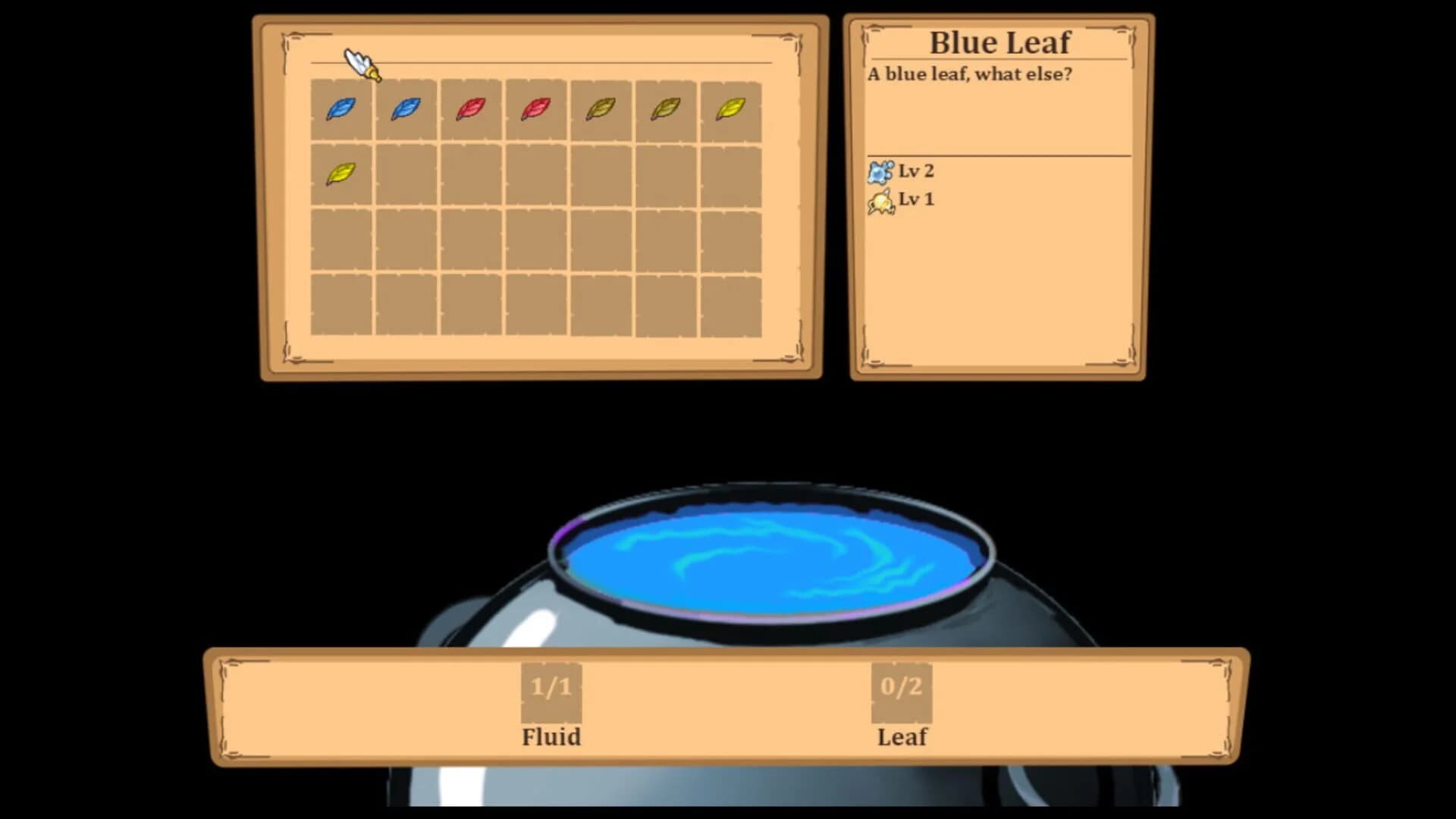The width and height of the screenshot is (1456, 819).
Task: Grab the yellow leaf in the second inventory row
Action: [x=340, y=174]
